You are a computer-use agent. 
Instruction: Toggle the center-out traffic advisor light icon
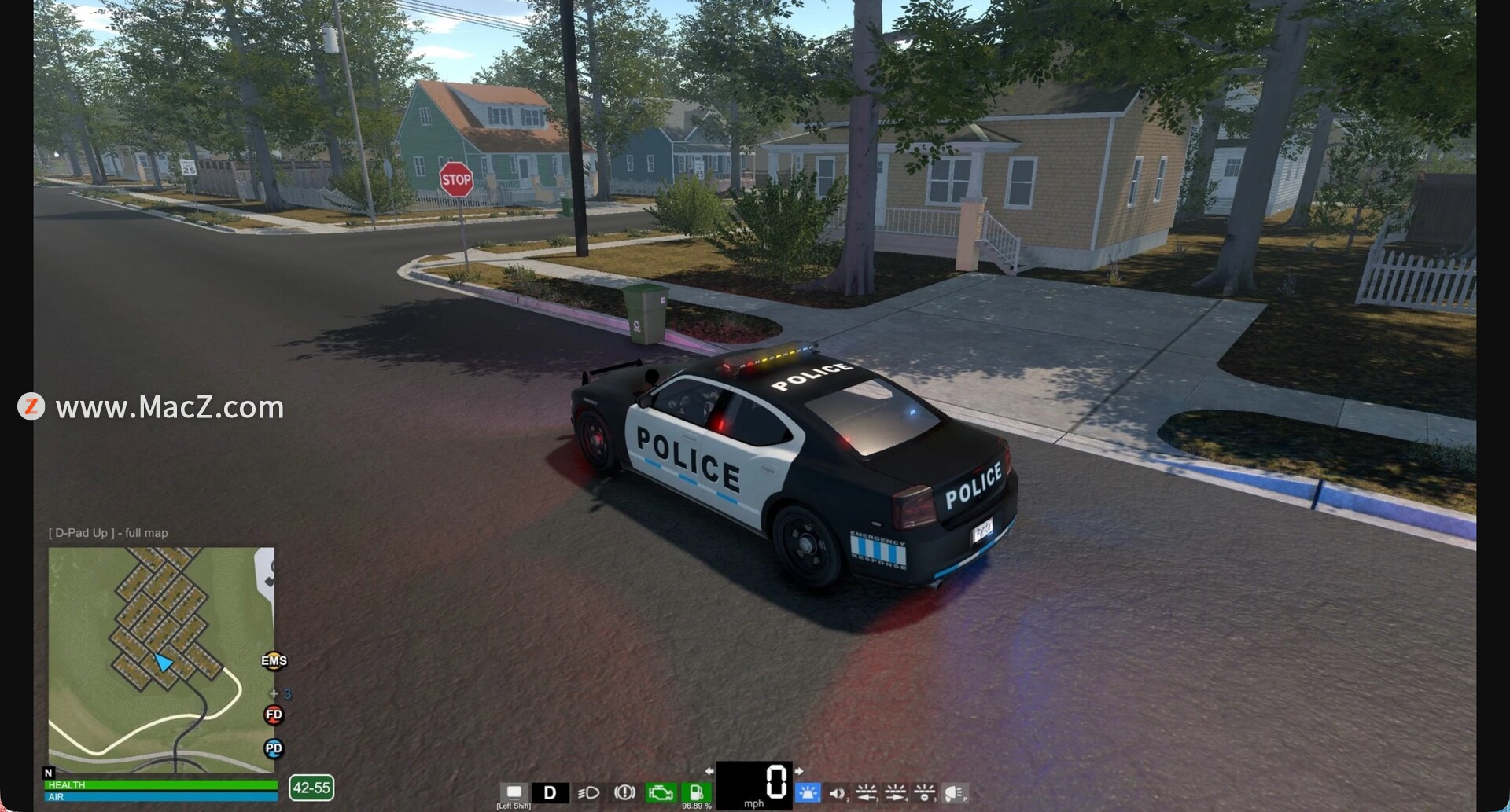coord(925,792)
